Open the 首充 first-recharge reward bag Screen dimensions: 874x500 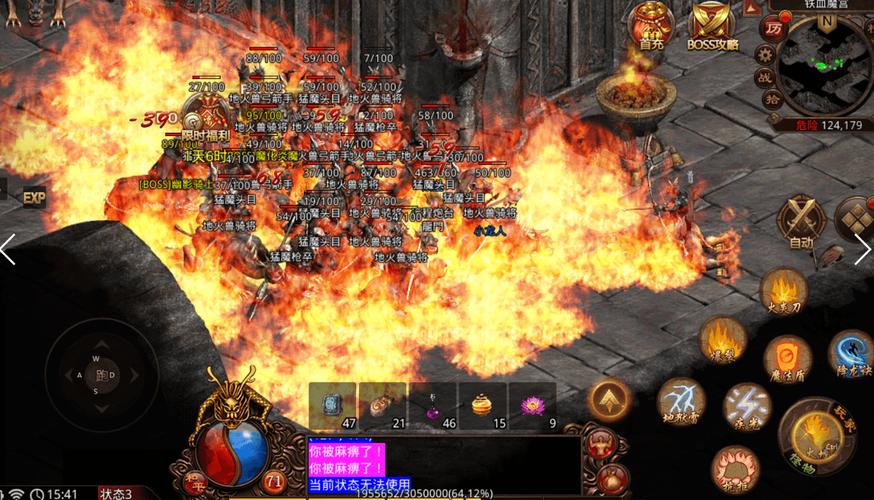coord(651,26)
